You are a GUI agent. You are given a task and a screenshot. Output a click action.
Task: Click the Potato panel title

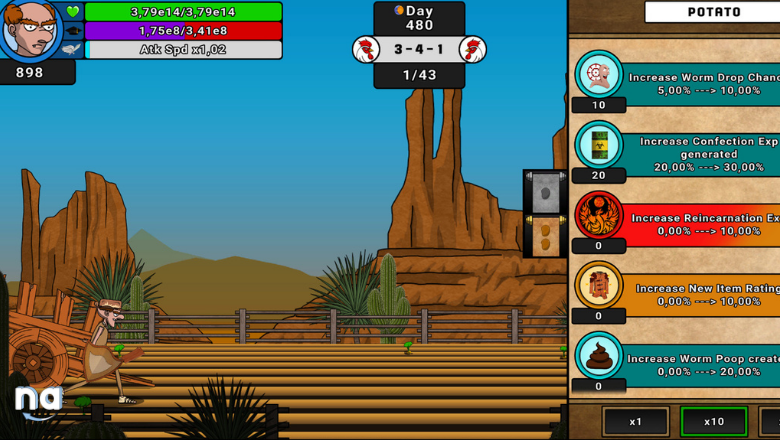713,12
